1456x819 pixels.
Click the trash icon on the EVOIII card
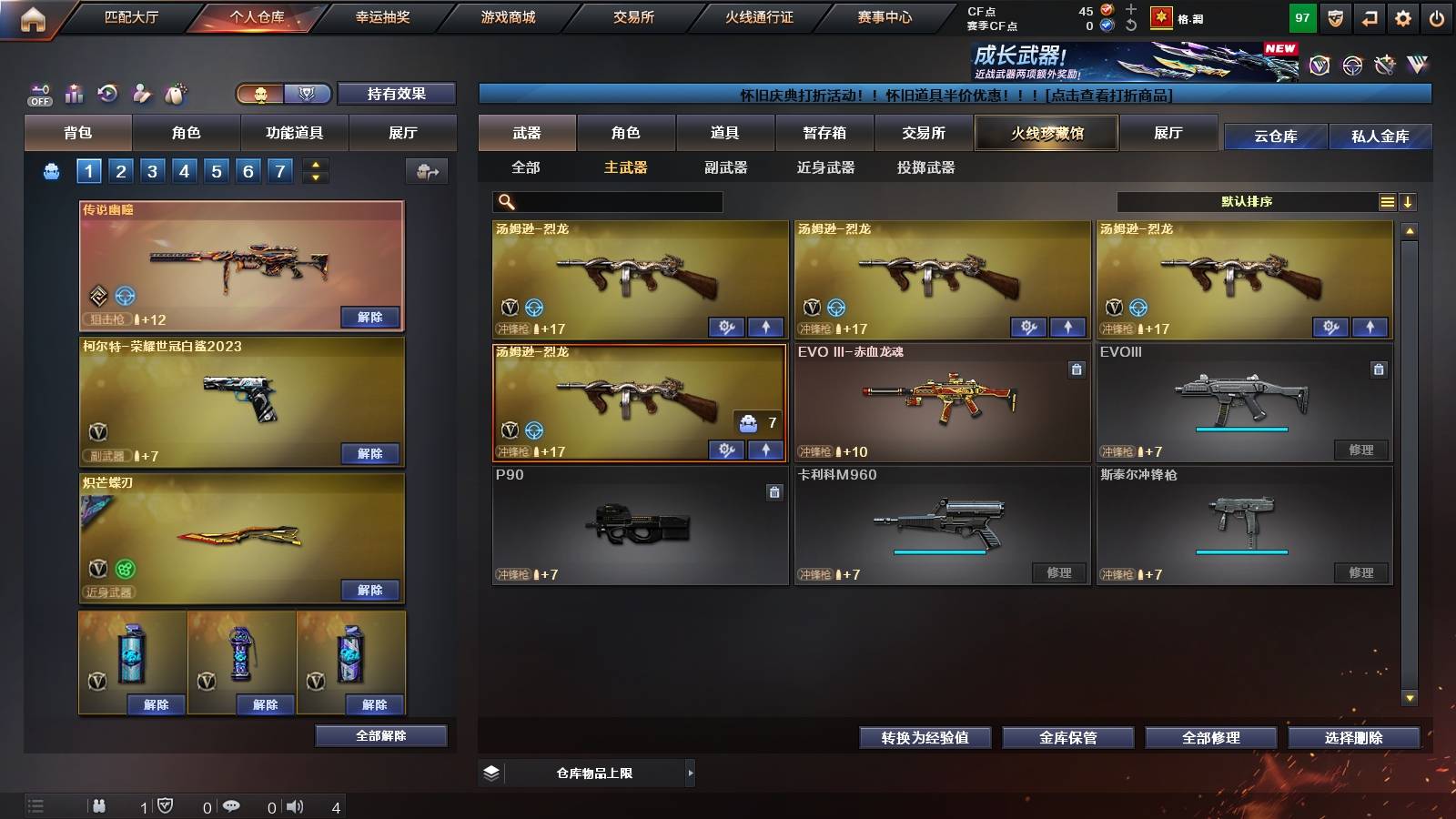point(1379,369)
